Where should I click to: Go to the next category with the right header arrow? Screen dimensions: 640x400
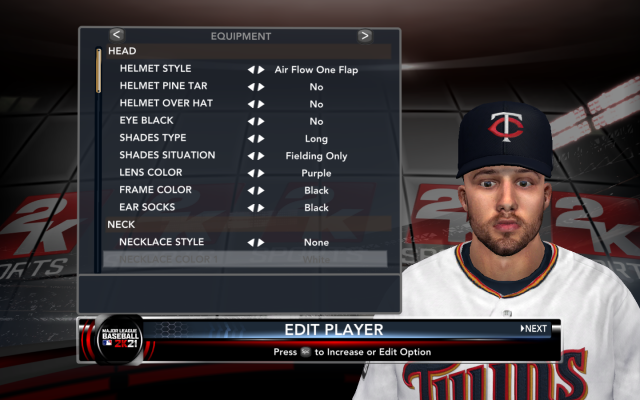click(364, 35)
